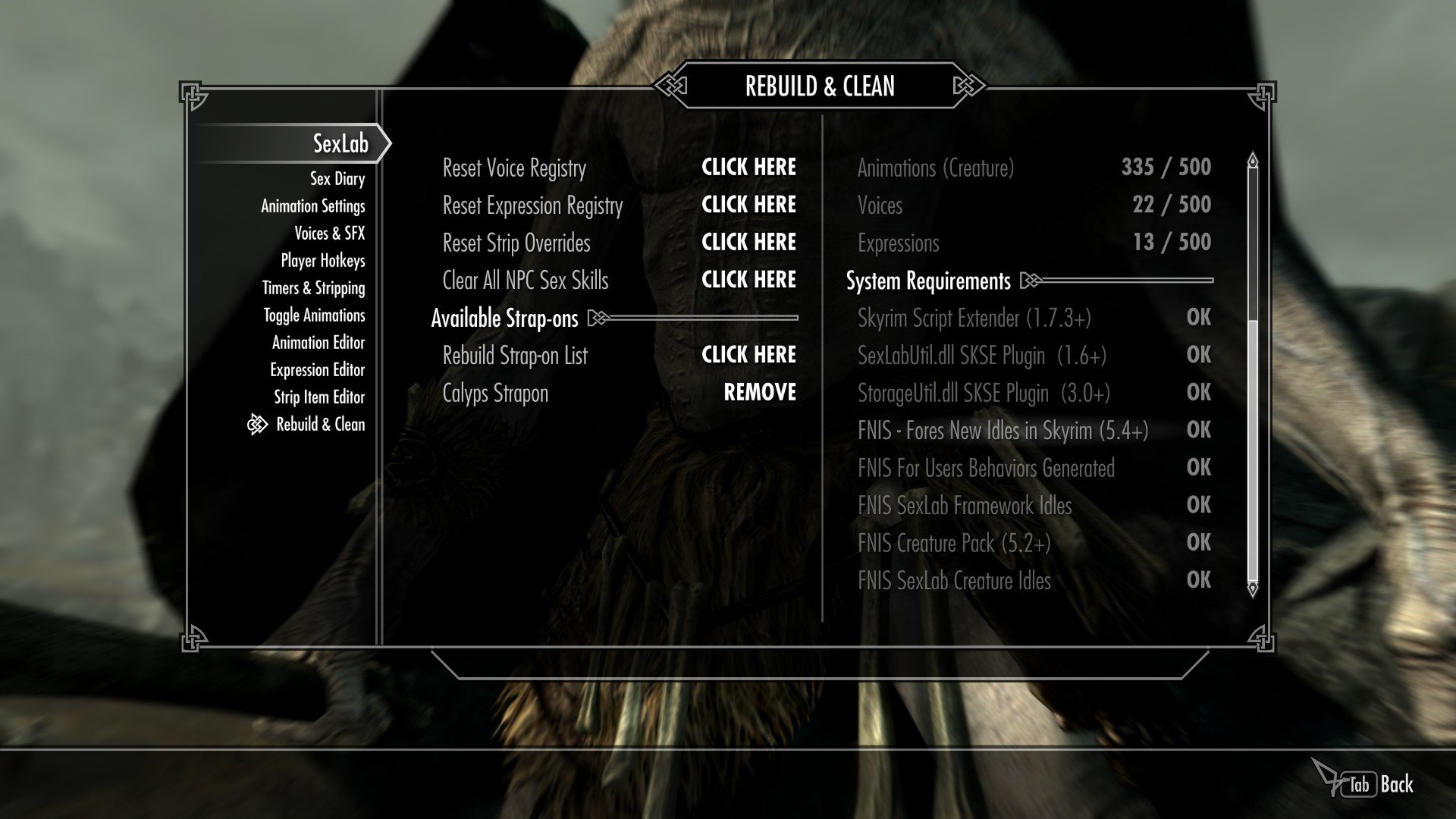Click the scrollbar's up arrow
The width and height of the screenshot is (1456, 819).
[1252, 160]
